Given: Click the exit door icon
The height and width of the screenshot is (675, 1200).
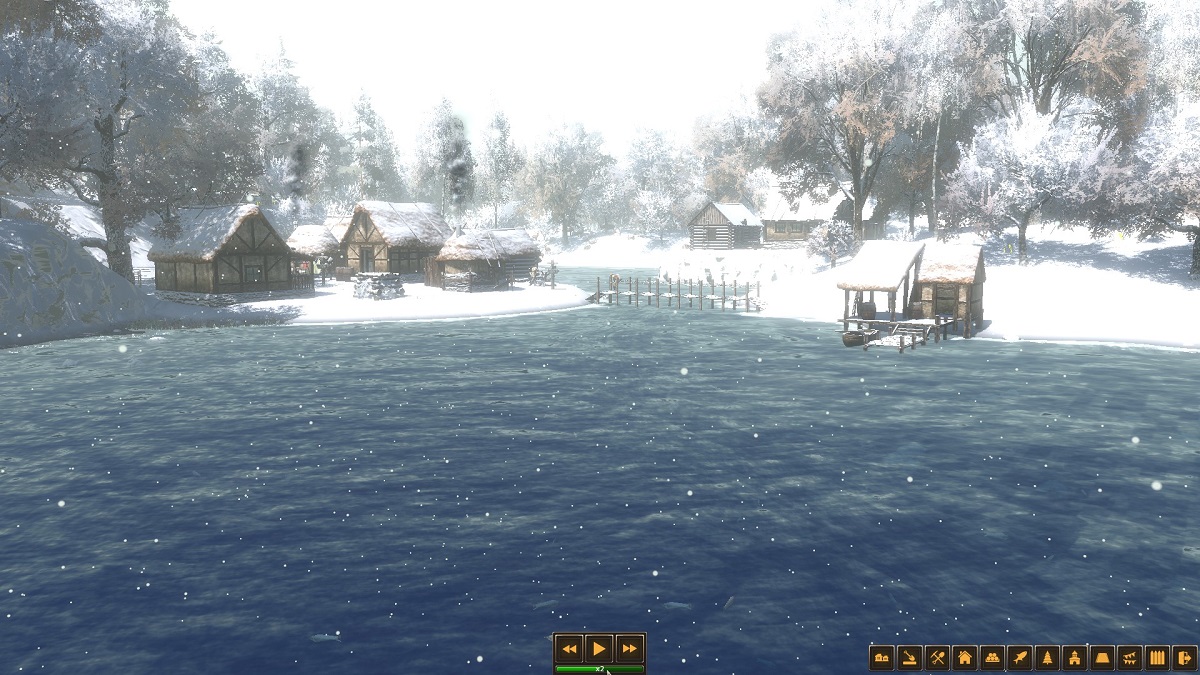Looking at the screenshot, I should (1185, 658).
